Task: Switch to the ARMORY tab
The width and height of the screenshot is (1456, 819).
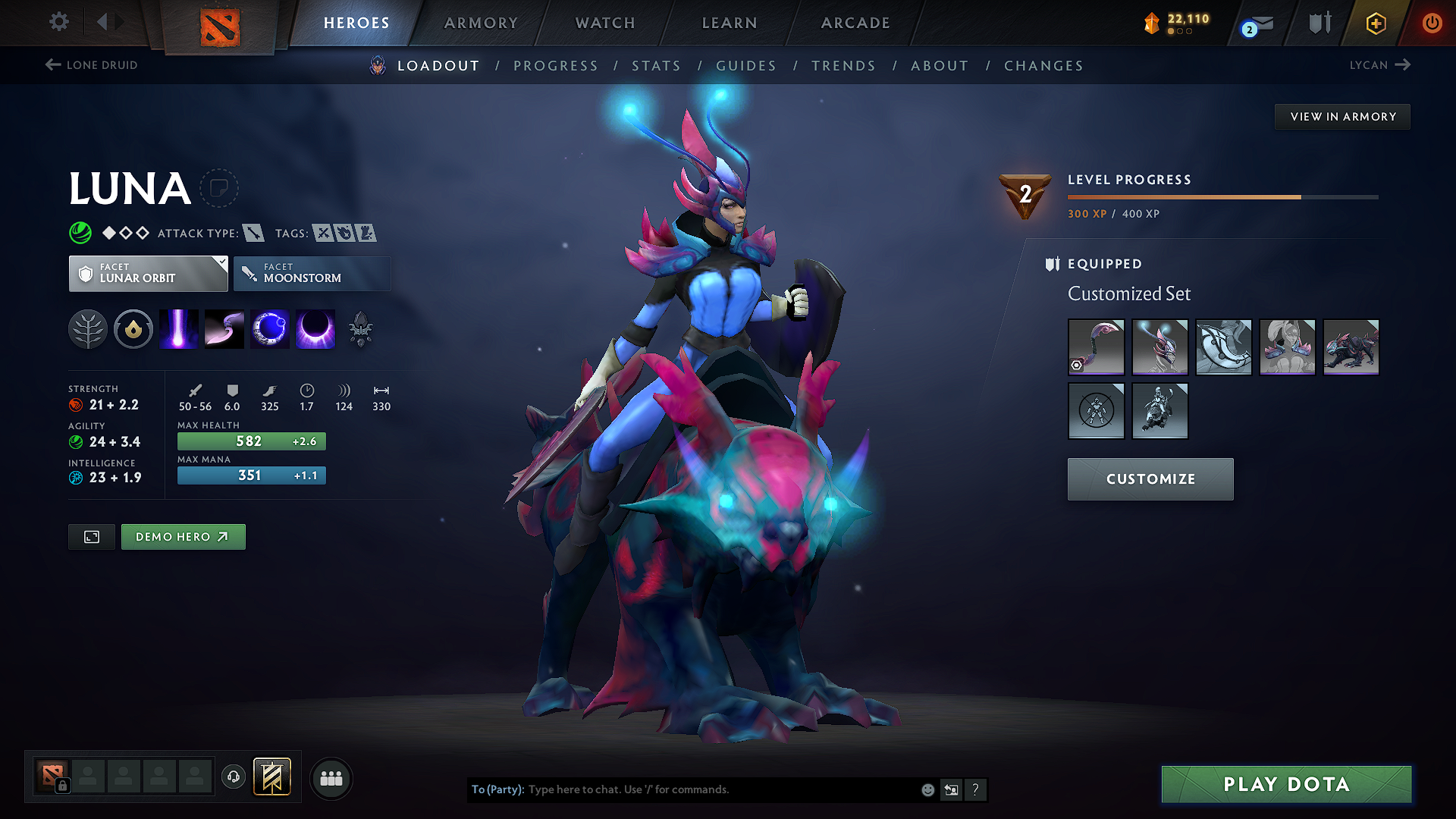Action: tap(482, 23)
